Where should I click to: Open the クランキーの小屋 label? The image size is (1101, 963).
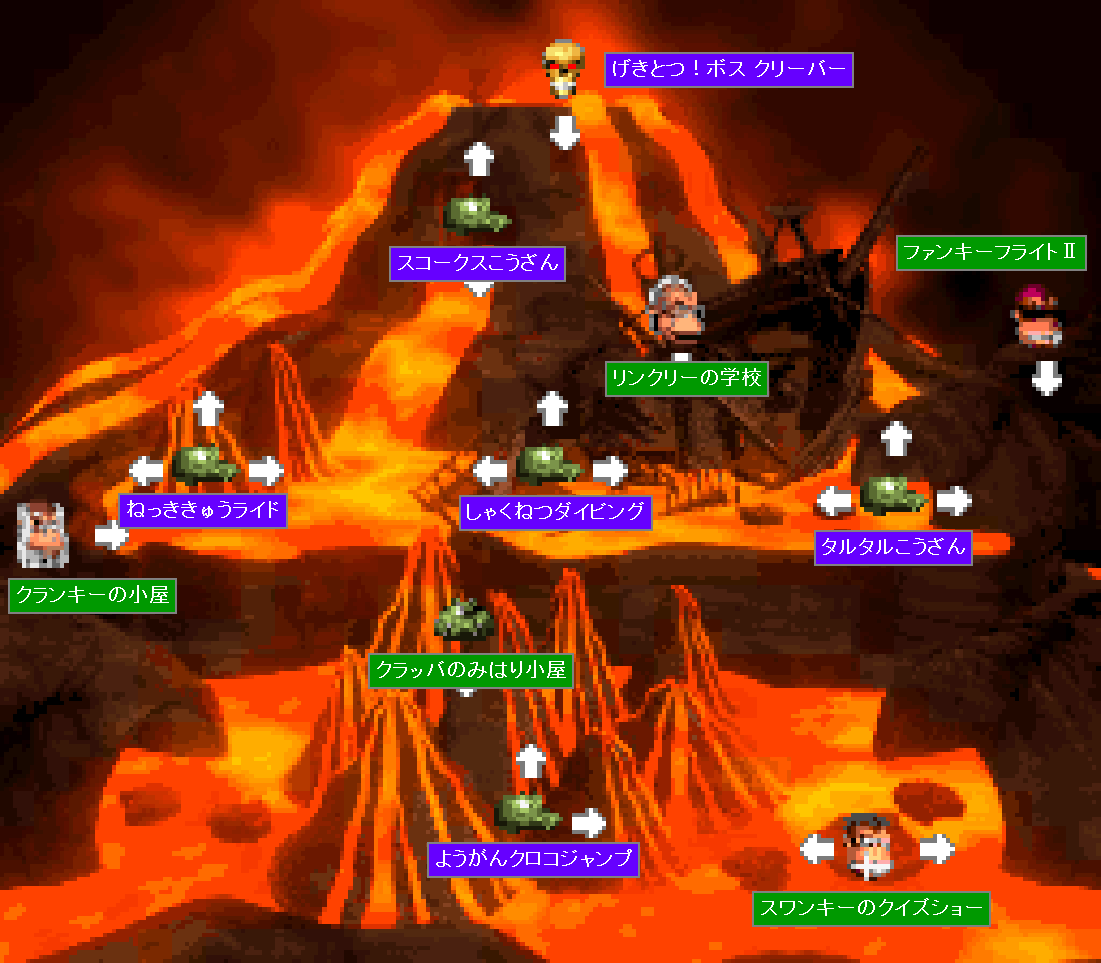(94, 597)
